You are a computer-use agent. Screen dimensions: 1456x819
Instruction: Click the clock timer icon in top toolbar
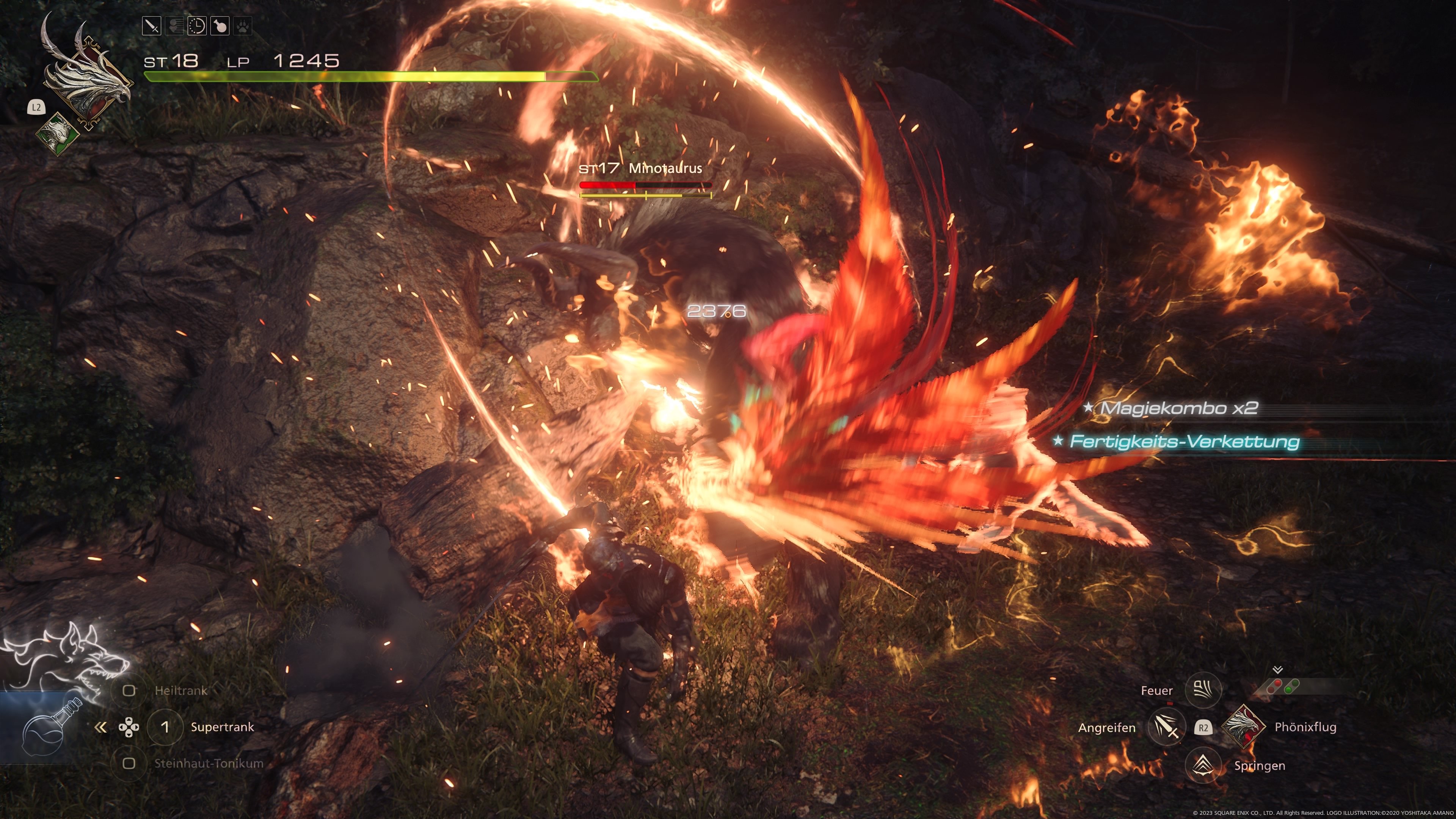[x=197, y=26]
